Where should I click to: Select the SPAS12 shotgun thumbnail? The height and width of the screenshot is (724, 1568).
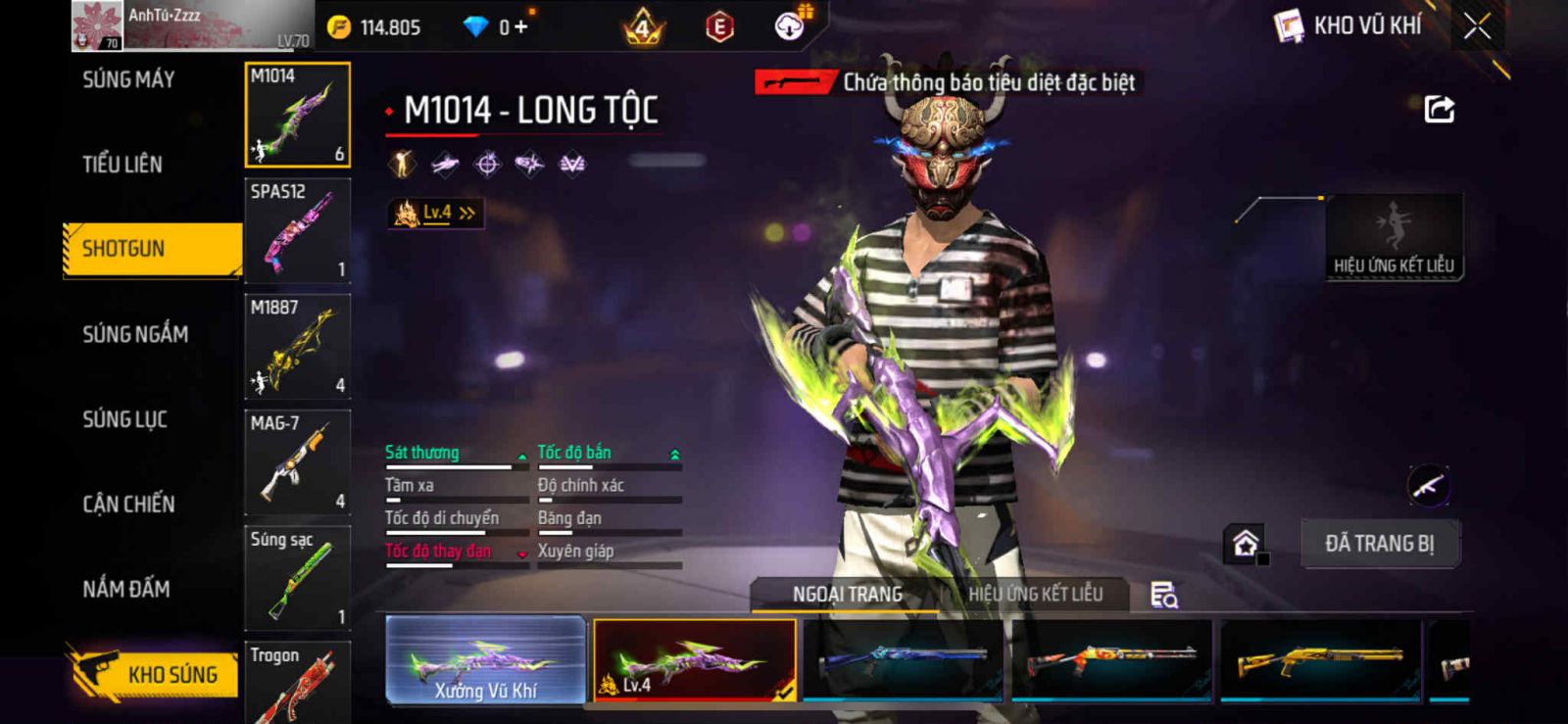click(297, 231)
